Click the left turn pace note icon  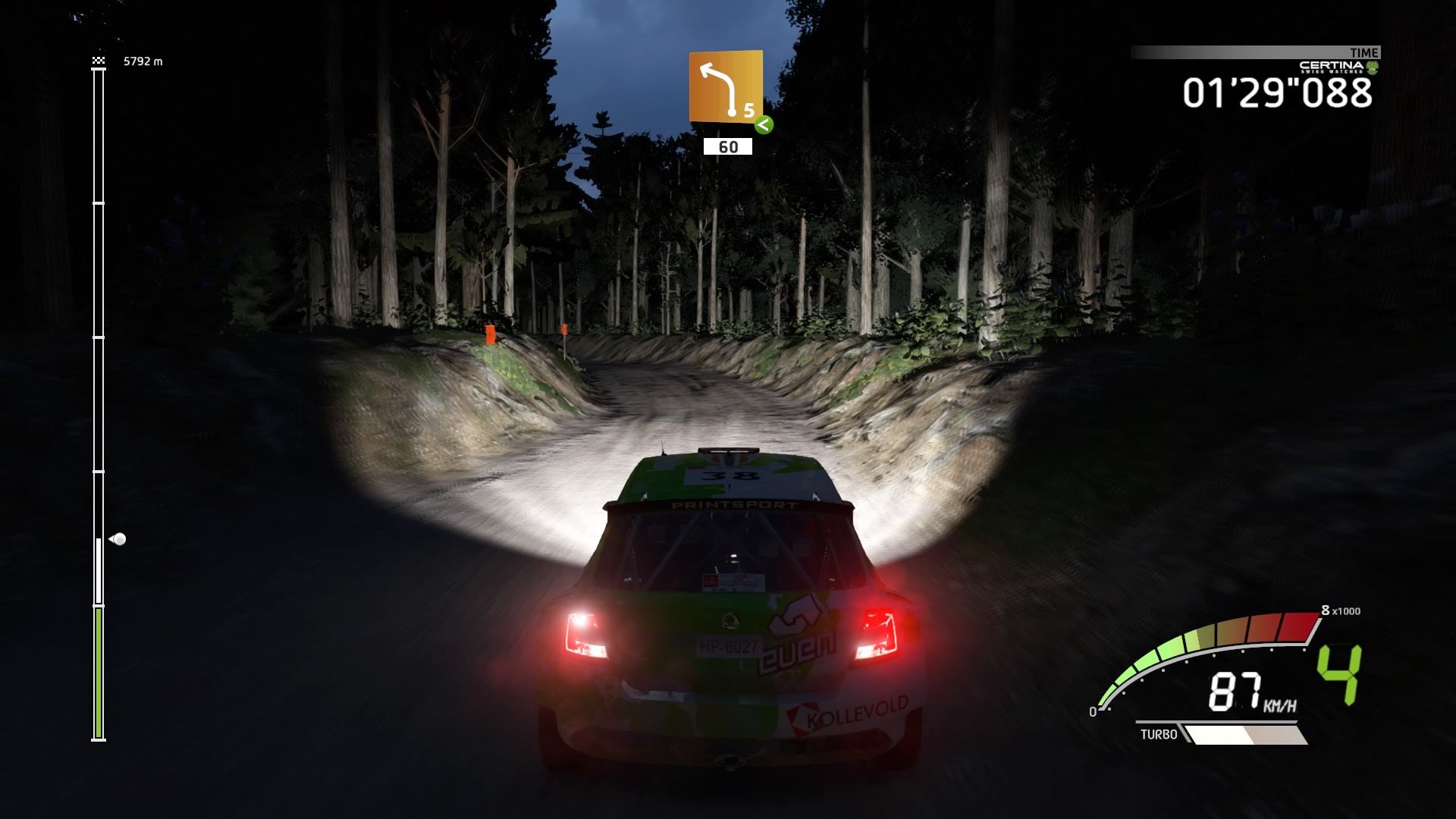pos(725,86)
